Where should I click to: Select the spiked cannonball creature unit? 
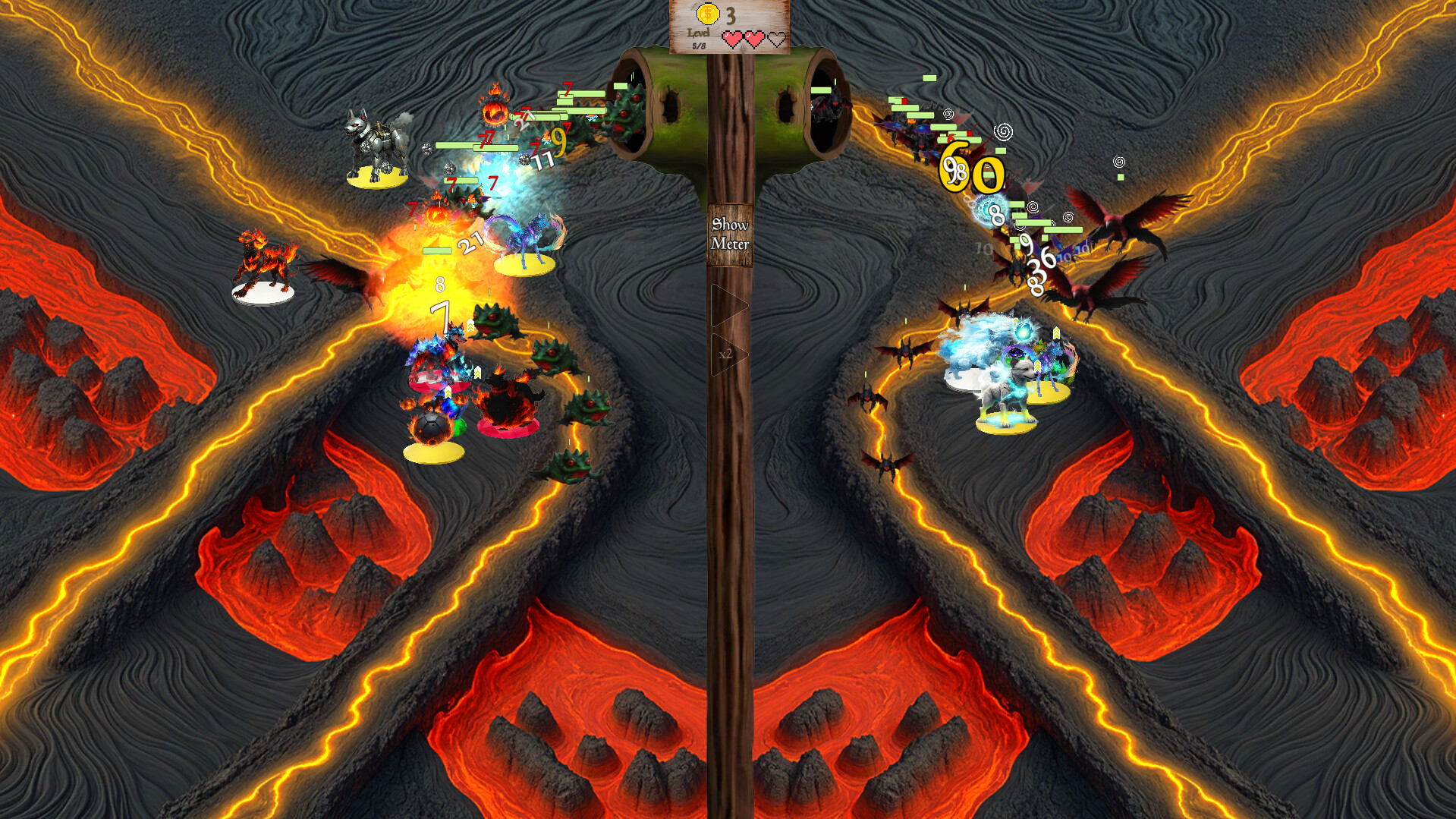432,427
